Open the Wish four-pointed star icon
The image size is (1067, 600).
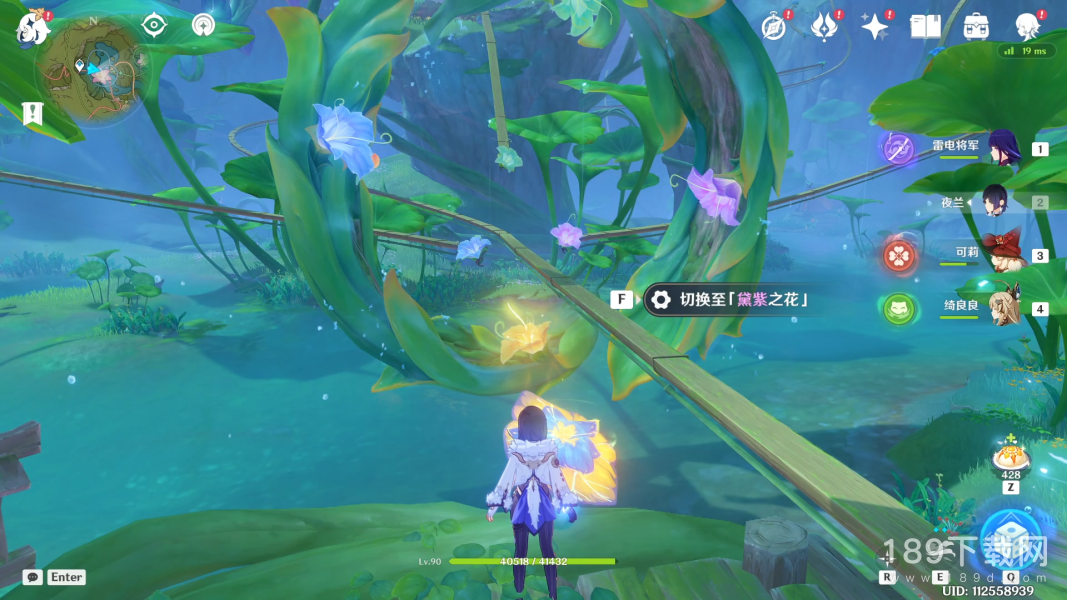[x=875, y=27]
